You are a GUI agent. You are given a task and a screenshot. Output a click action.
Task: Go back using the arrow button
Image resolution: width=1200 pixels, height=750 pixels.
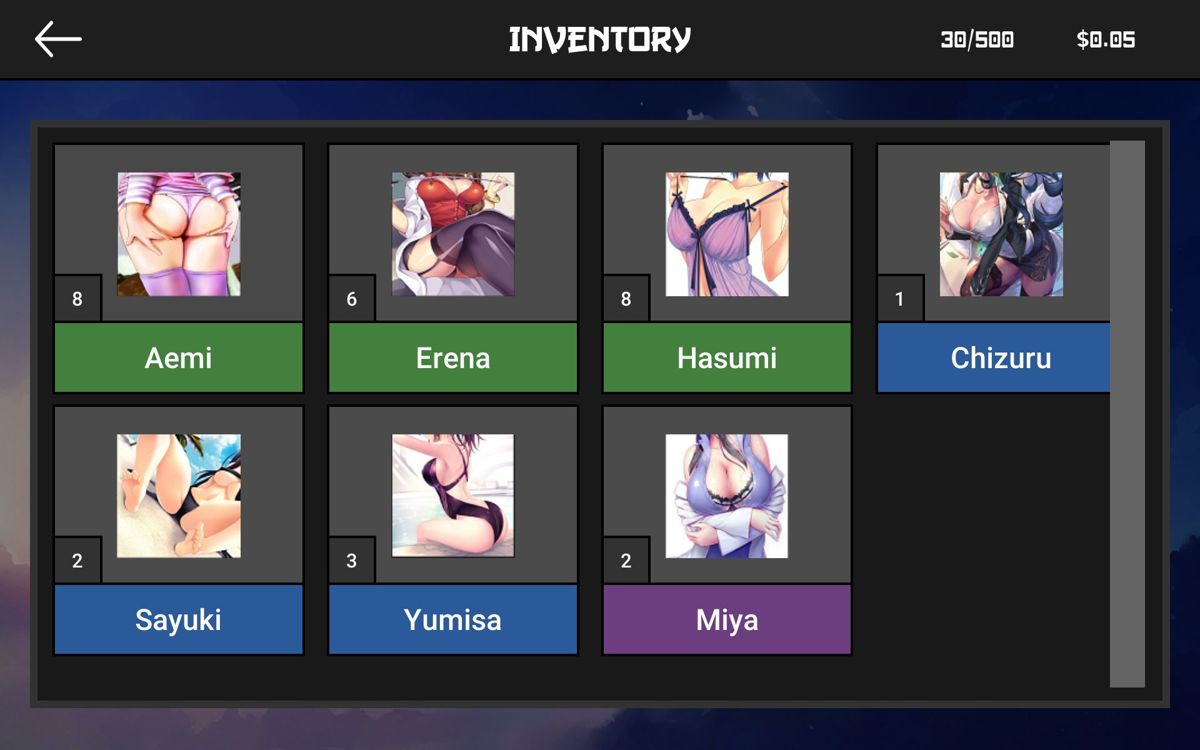tap(58, 40)
